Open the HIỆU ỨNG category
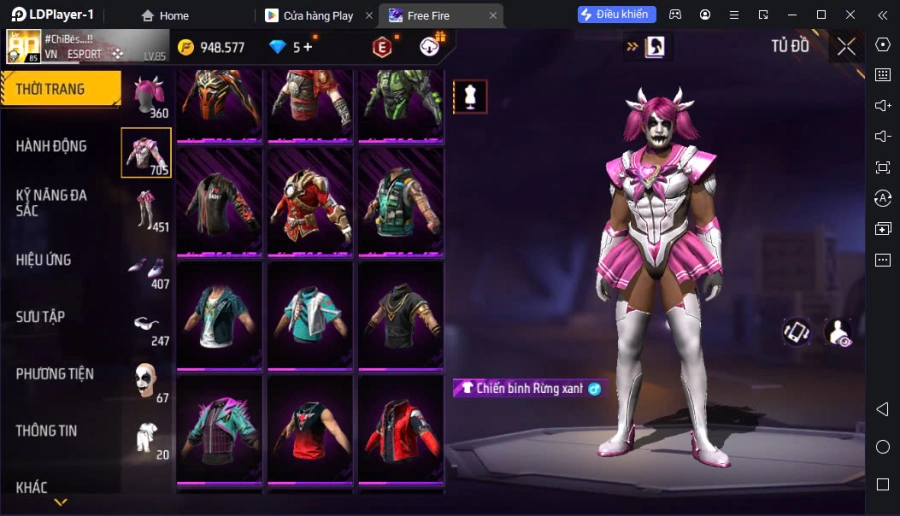The image size is (900, 516). click(x=44, y=260)
